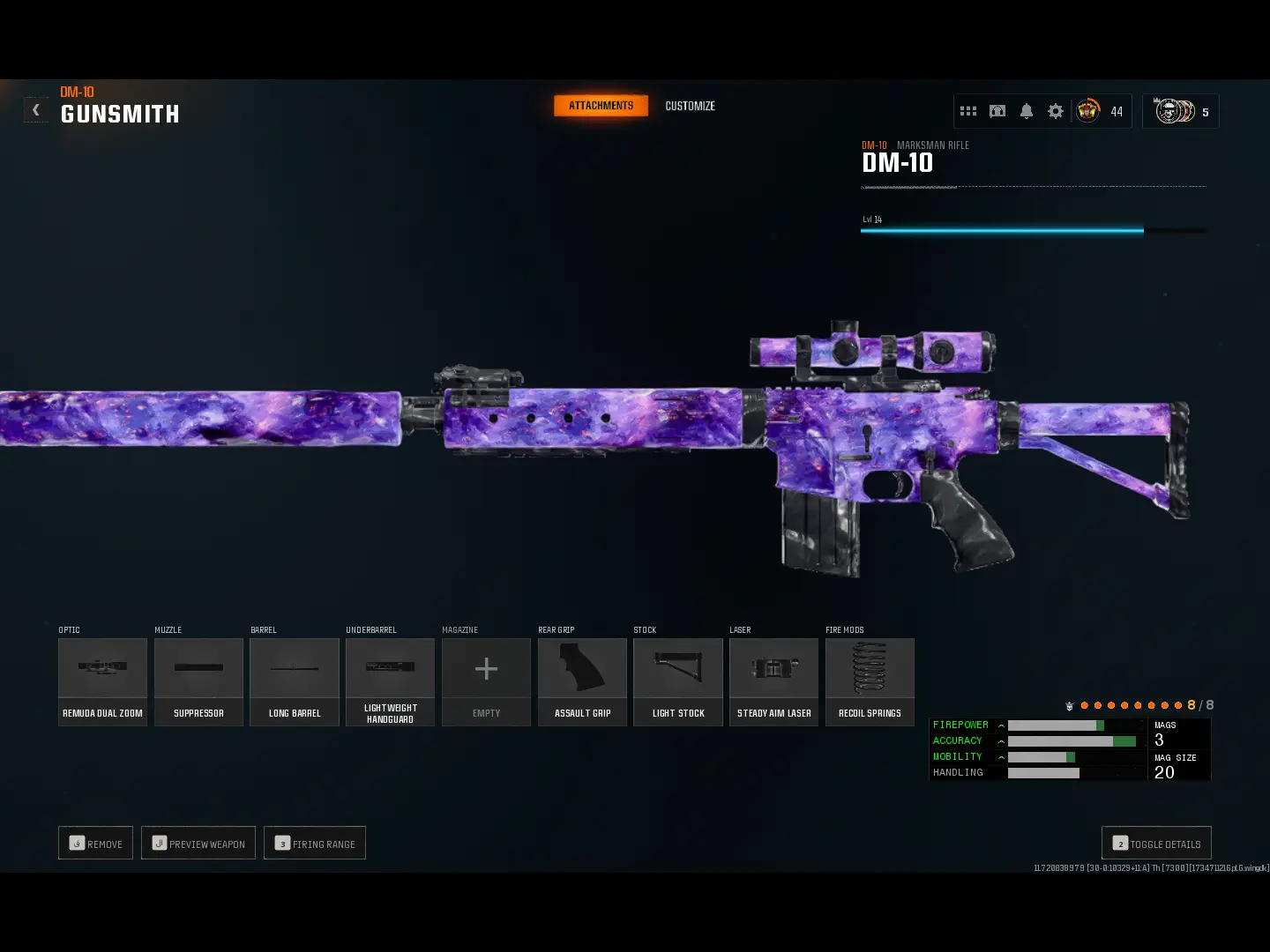Open the Recoil Springs fire mods slot
Image resolution: width=1270 pixels, height=952 pixels.
pos(870,681)
